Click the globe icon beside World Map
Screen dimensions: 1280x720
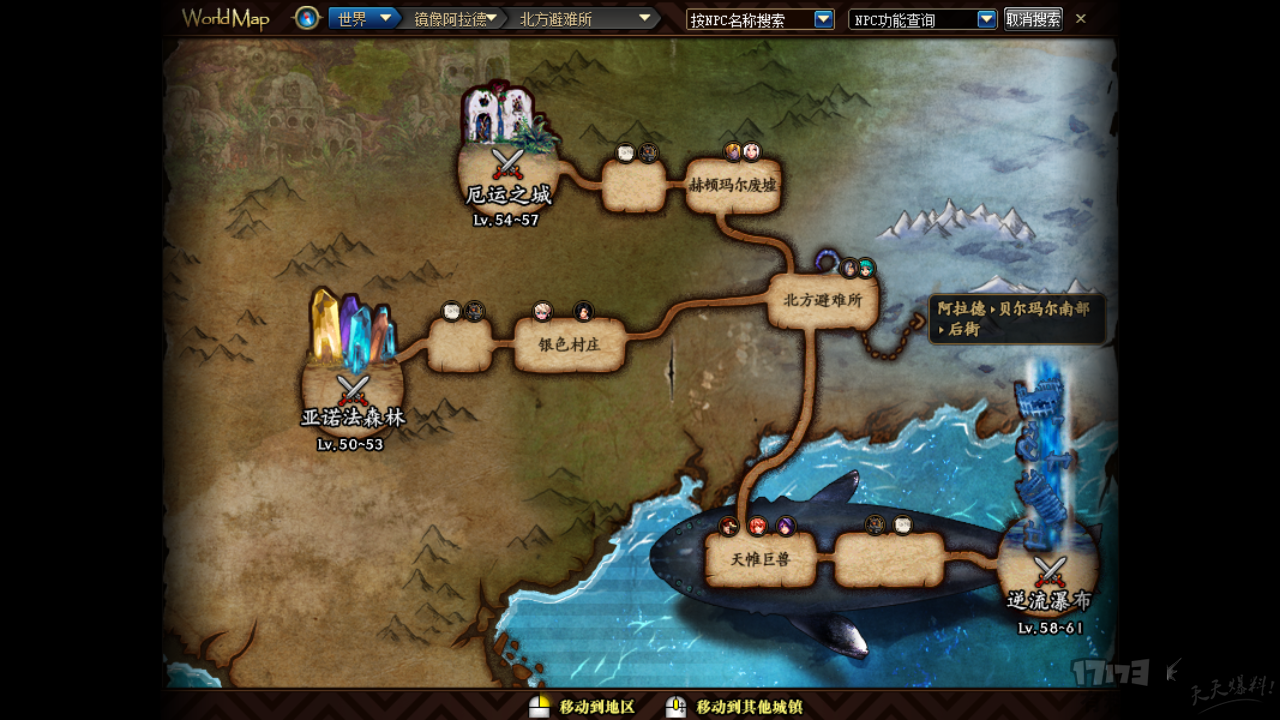point(307,18)
